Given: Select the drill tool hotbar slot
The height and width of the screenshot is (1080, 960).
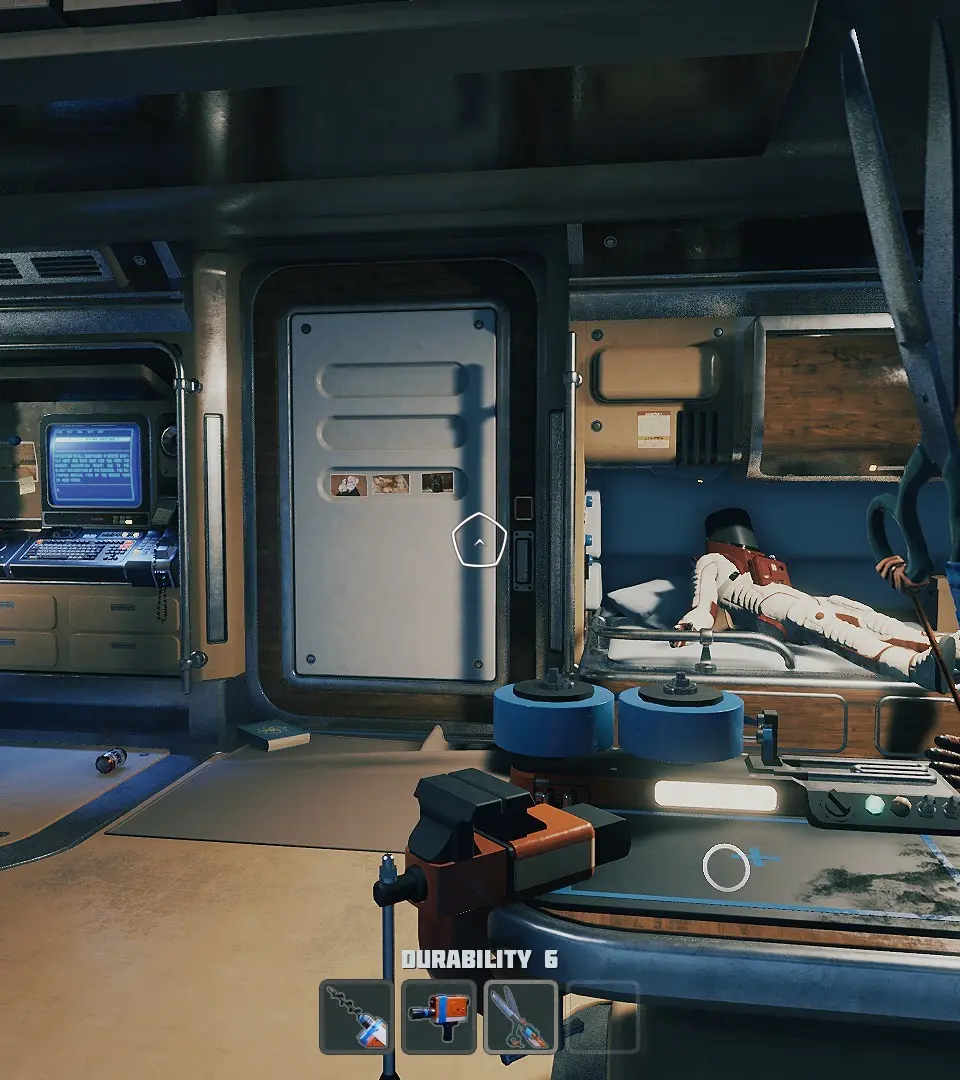Looking at the screenshot, I should pyautogui.click(x=356, y=1017).
